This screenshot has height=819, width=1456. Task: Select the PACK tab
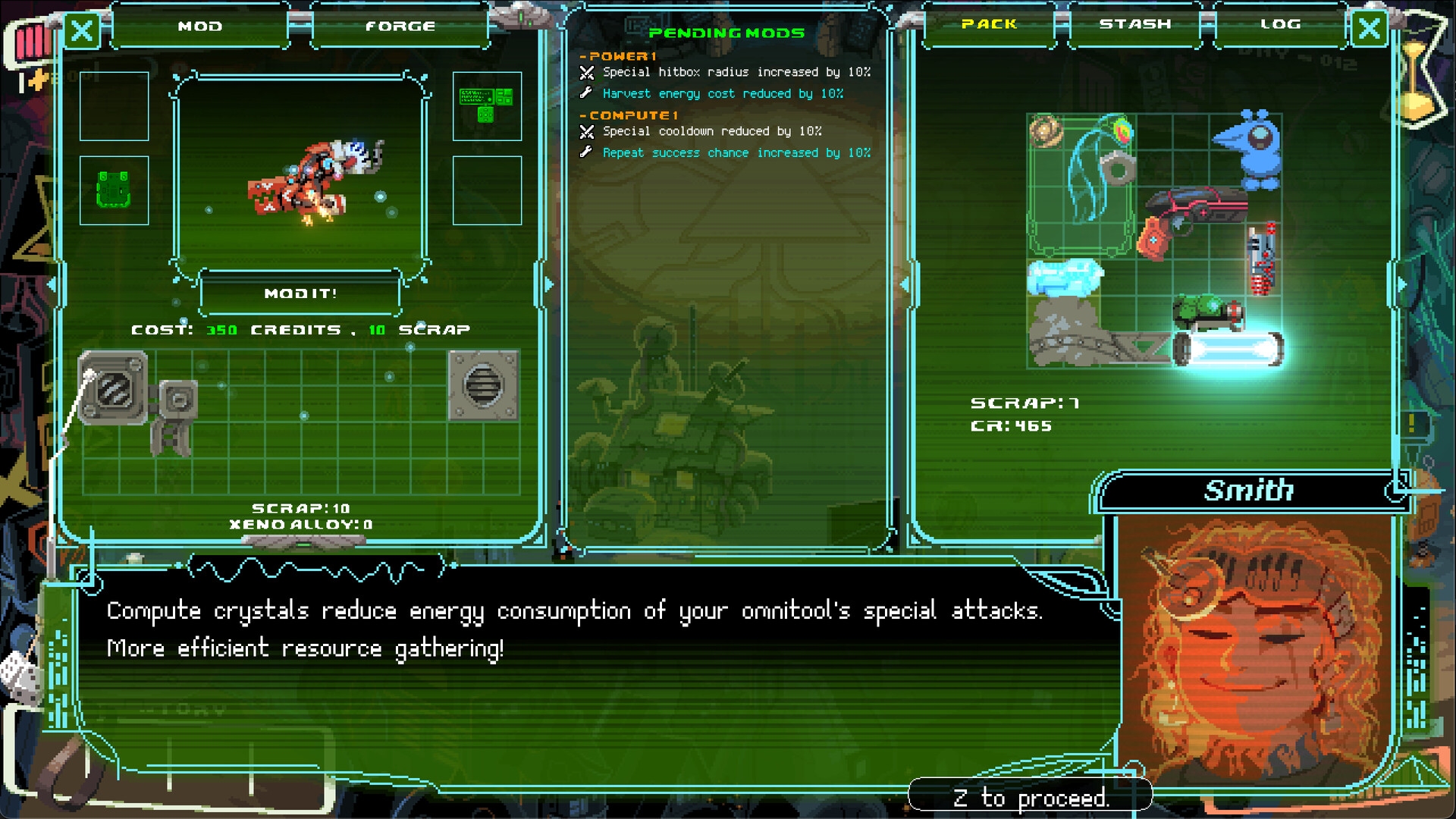pos(989,24)
